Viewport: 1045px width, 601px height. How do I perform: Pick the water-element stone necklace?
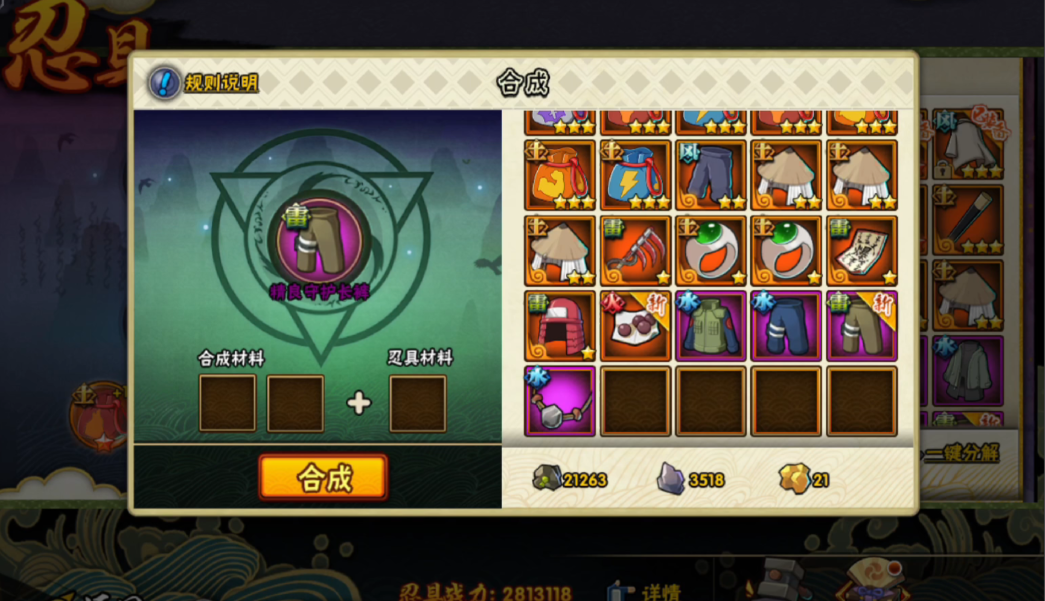click(x=559, y=400)
